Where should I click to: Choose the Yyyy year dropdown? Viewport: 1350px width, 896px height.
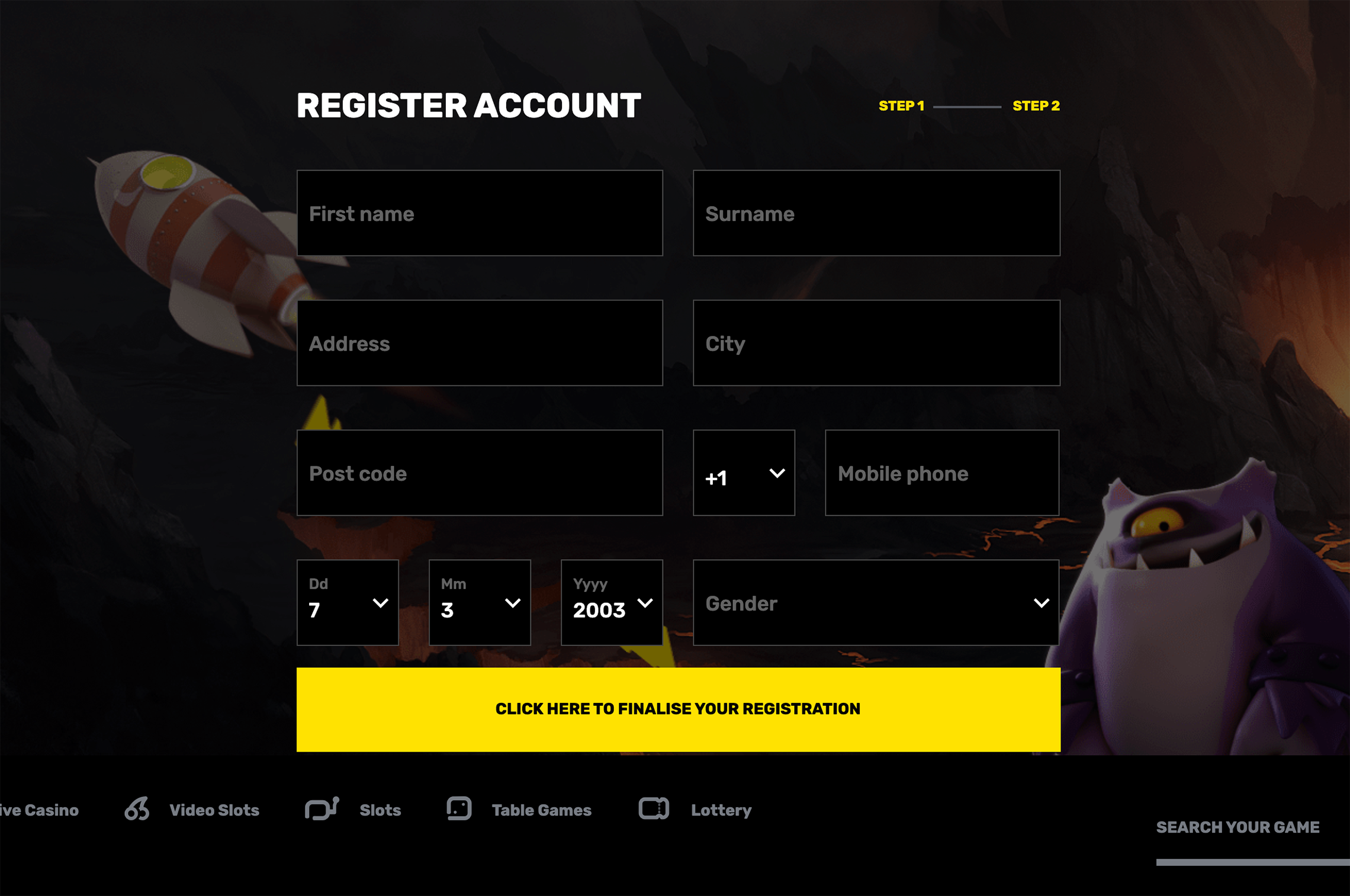[612, 602]
